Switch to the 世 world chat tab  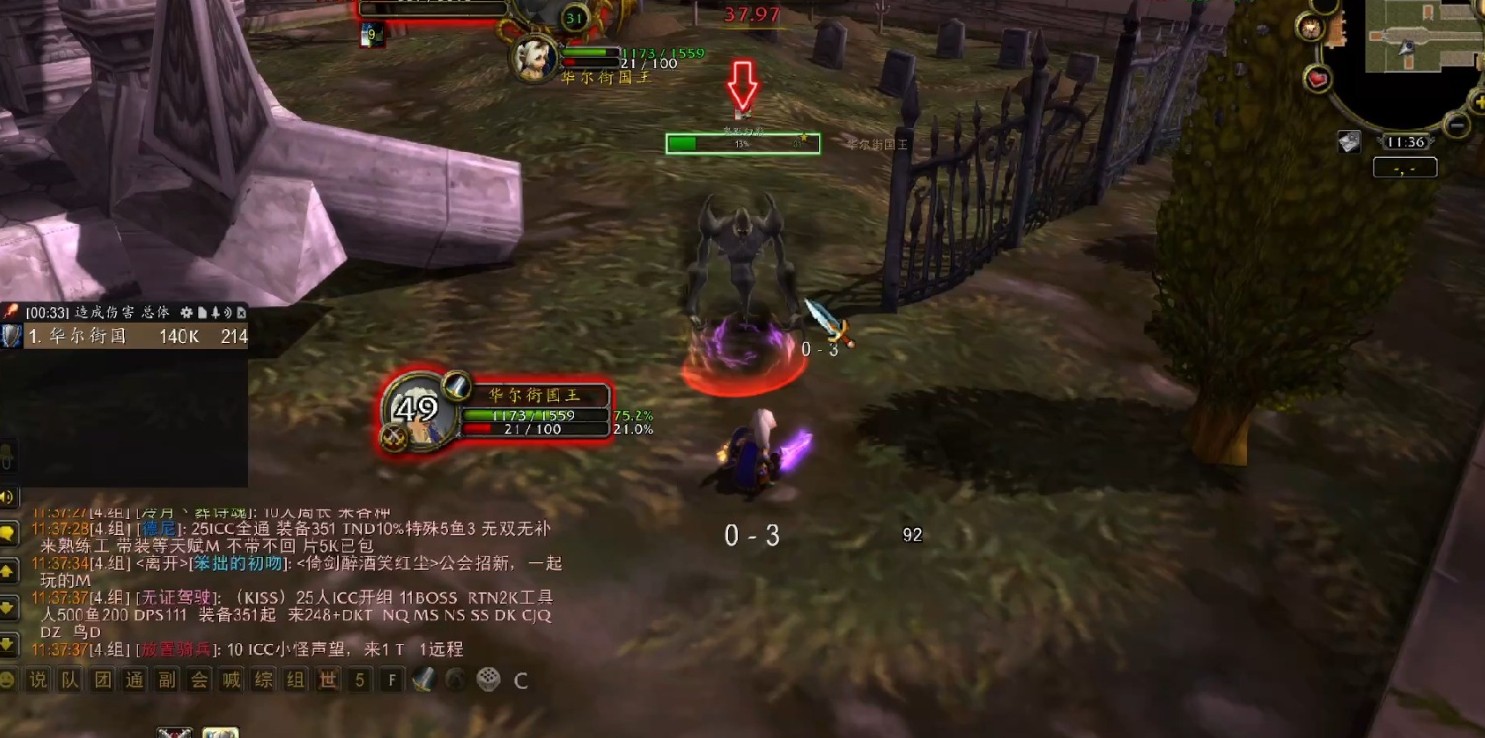coord(327,680)
